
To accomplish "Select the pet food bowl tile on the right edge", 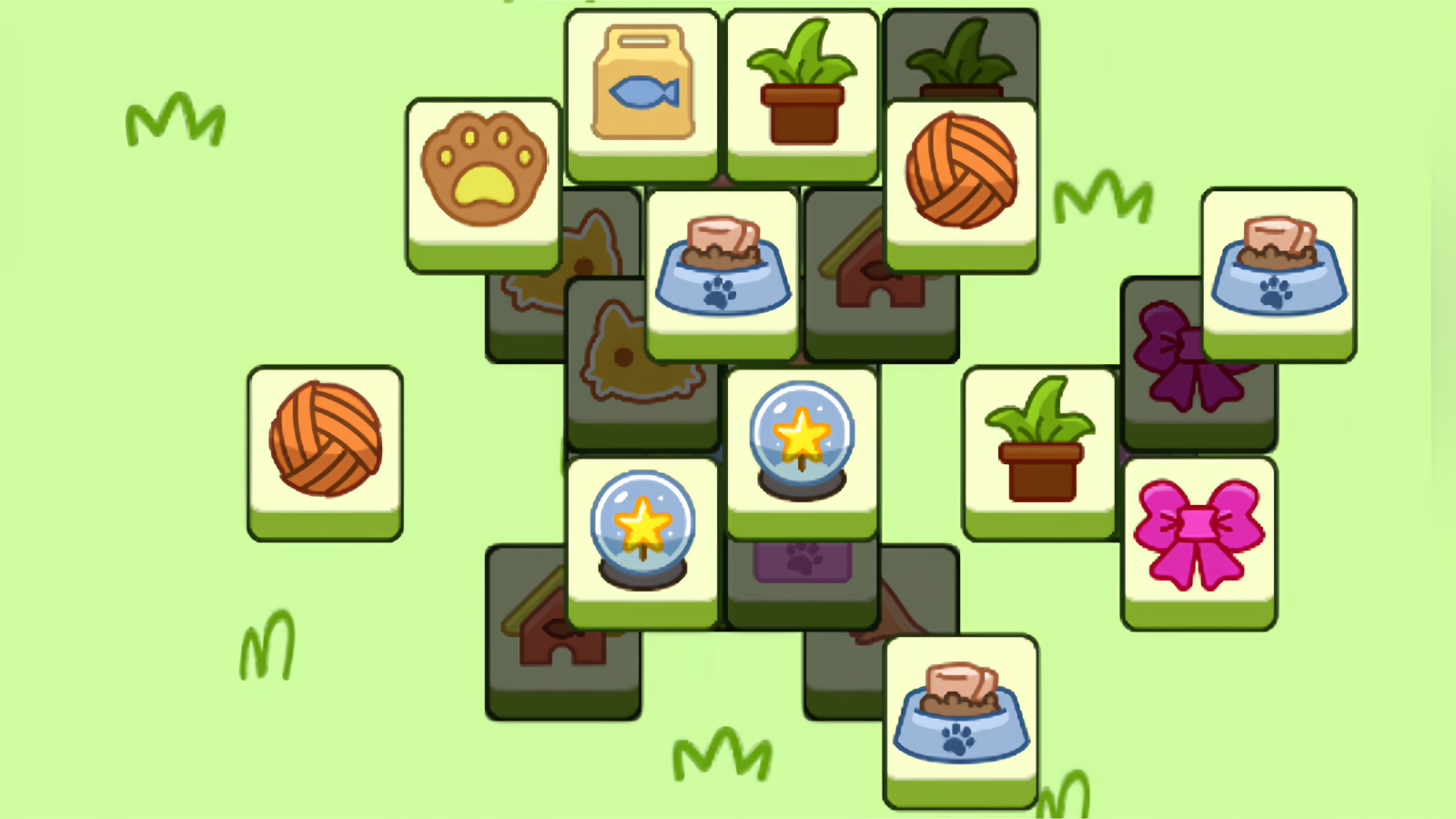I will [1279, 264].
